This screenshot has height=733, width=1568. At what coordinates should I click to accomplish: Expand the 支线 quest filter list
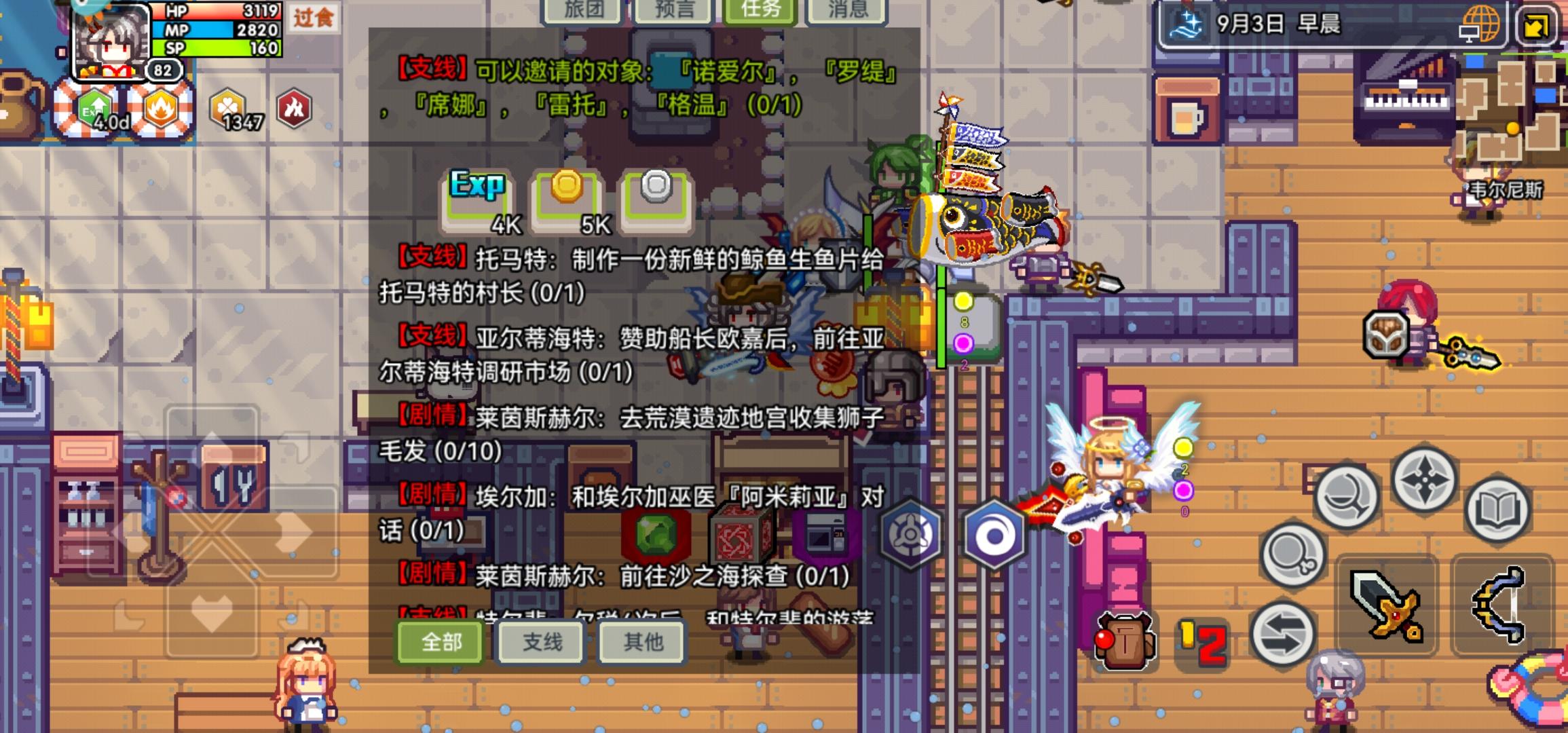(541, 643)
